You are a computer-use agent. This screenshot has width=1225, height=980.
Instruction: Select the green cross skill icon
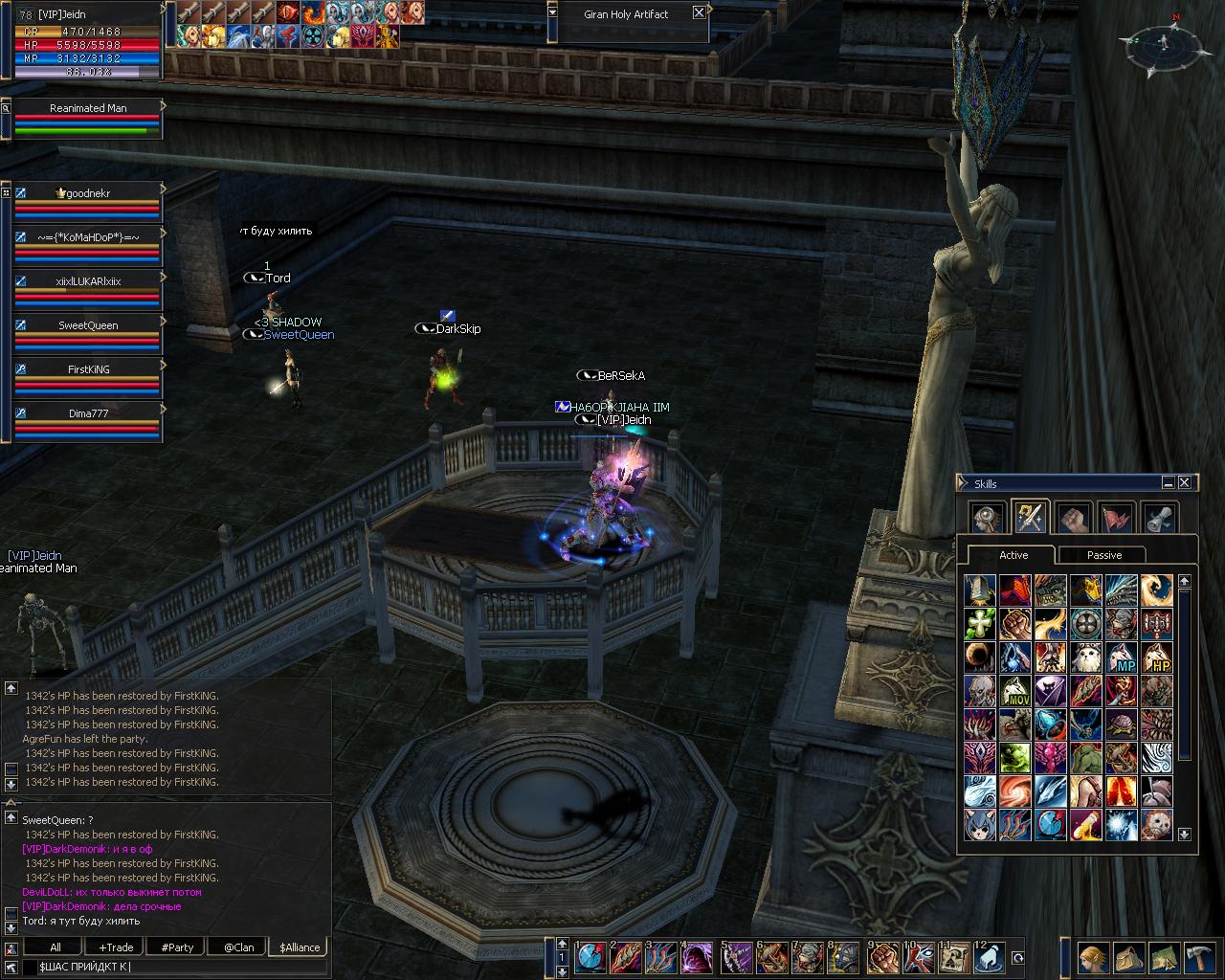pyautogui.click(x=980, y=624)
